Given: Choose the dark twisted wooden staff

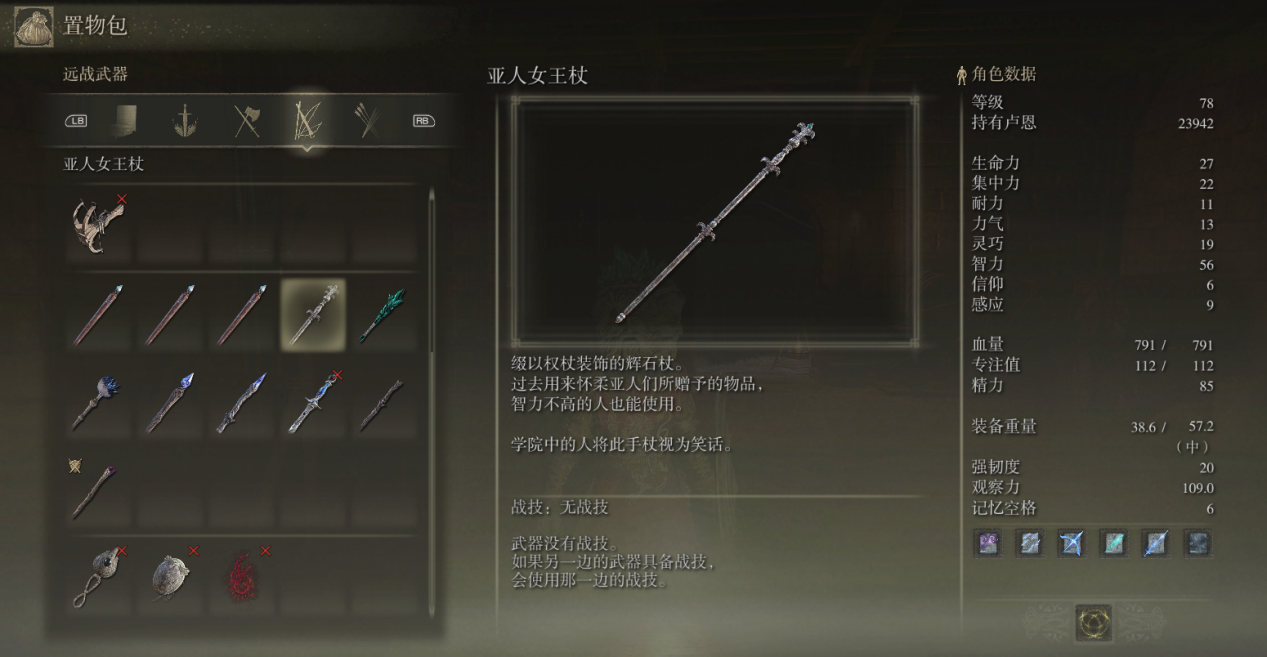Looking at the screenshot, I should [x=383, y=401].
